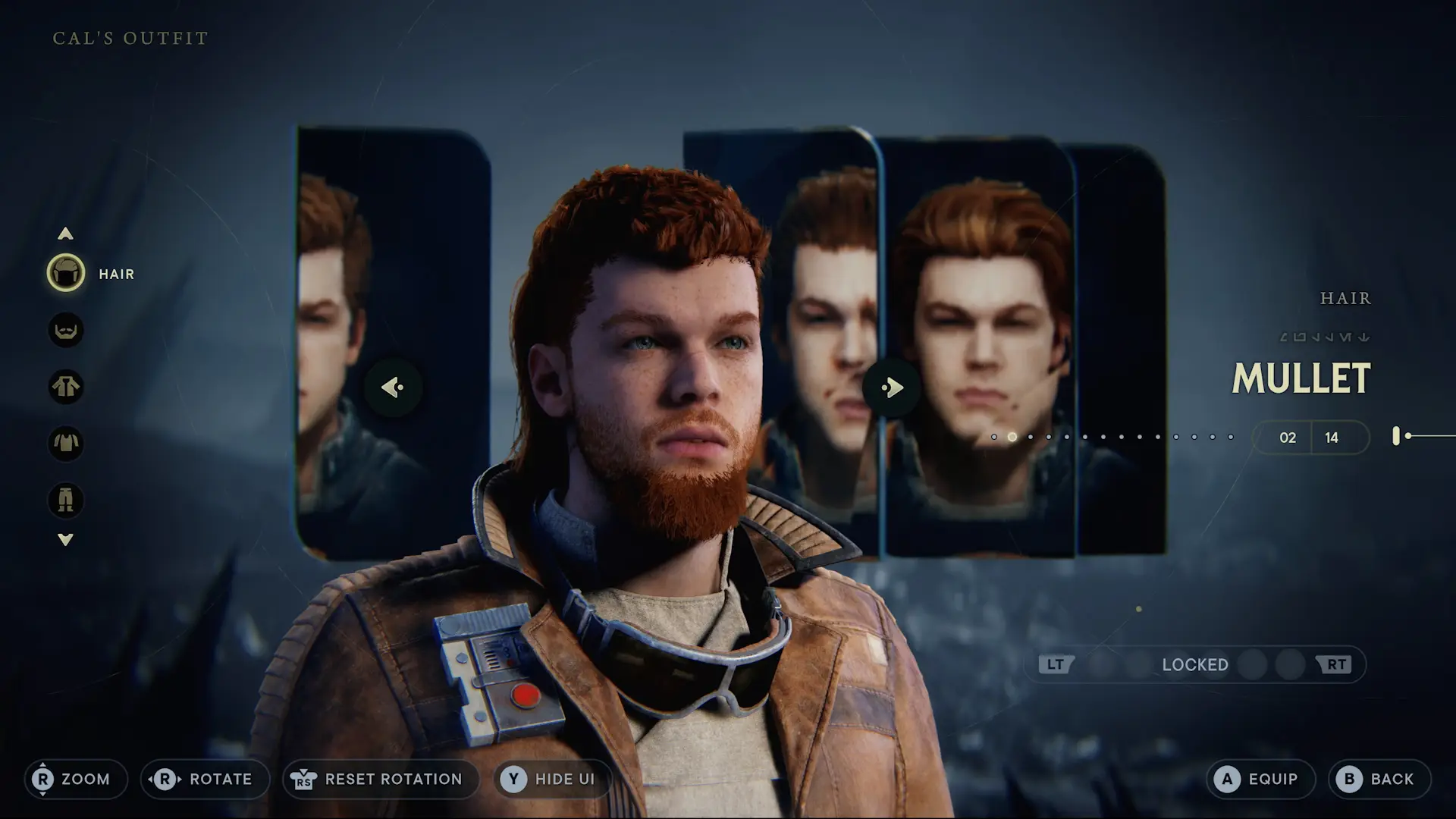
Task: Advance to the next hairstyle with right arrow
Action: (892, 387)
